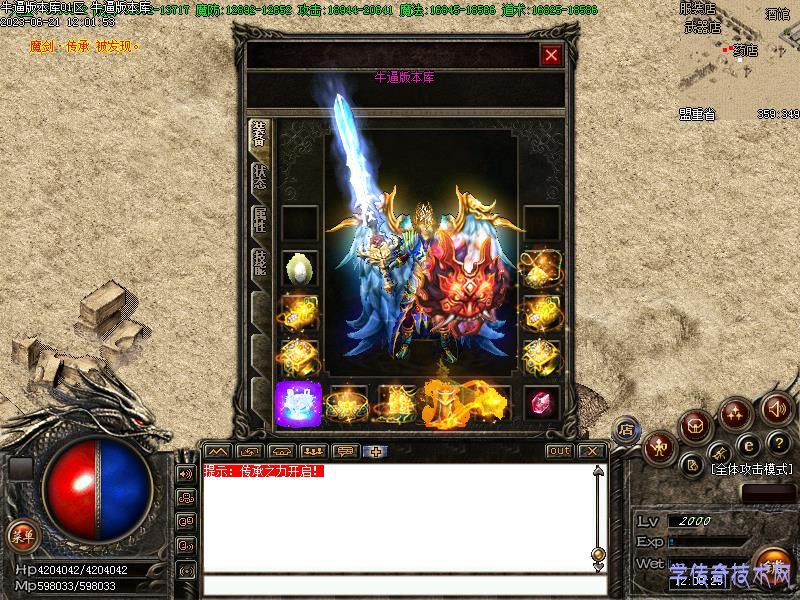Switch to the 状态 (status) tab

(x=259, y=178)
